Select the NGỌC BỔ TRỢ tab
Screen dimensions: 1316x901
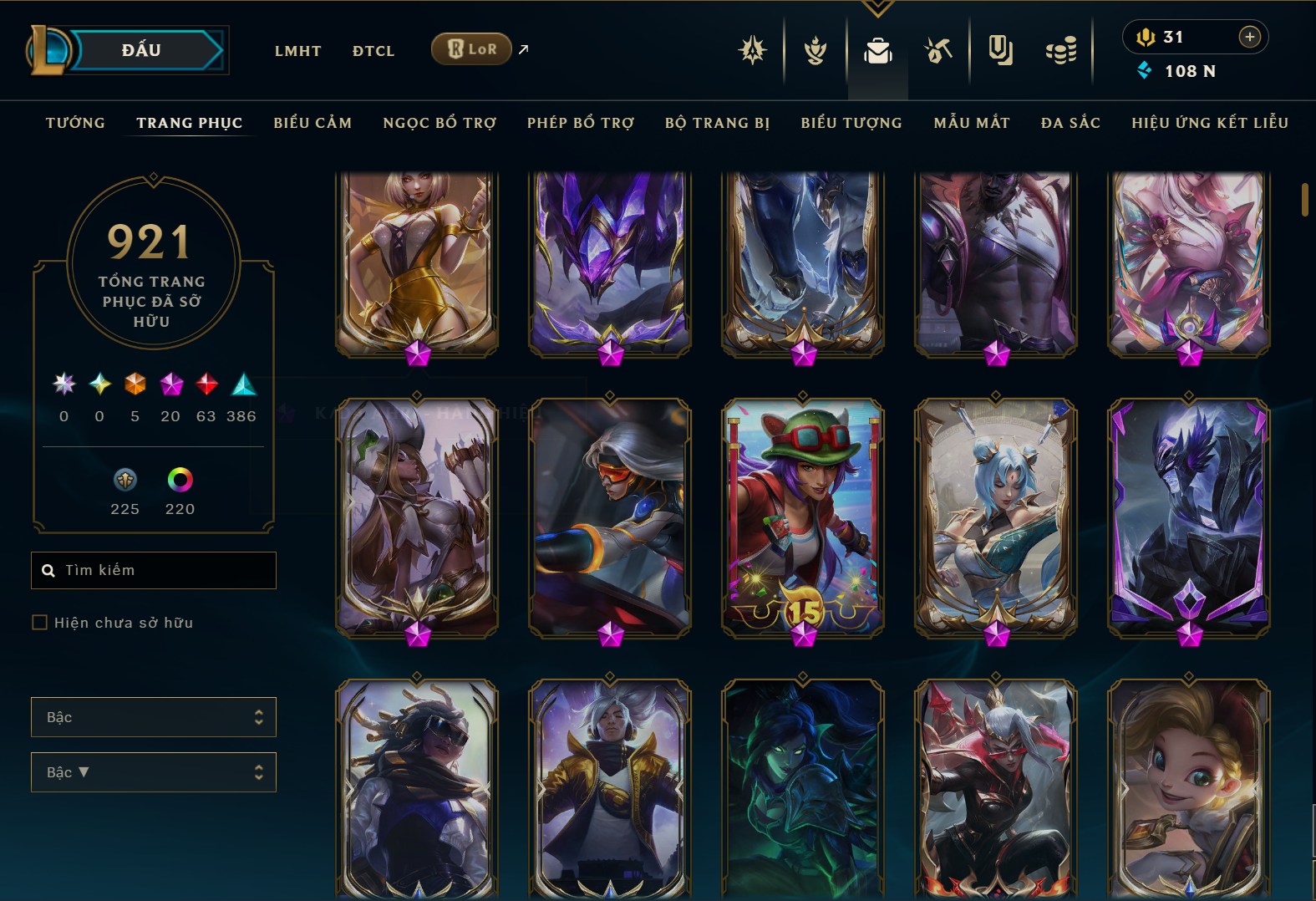[440, 123]
